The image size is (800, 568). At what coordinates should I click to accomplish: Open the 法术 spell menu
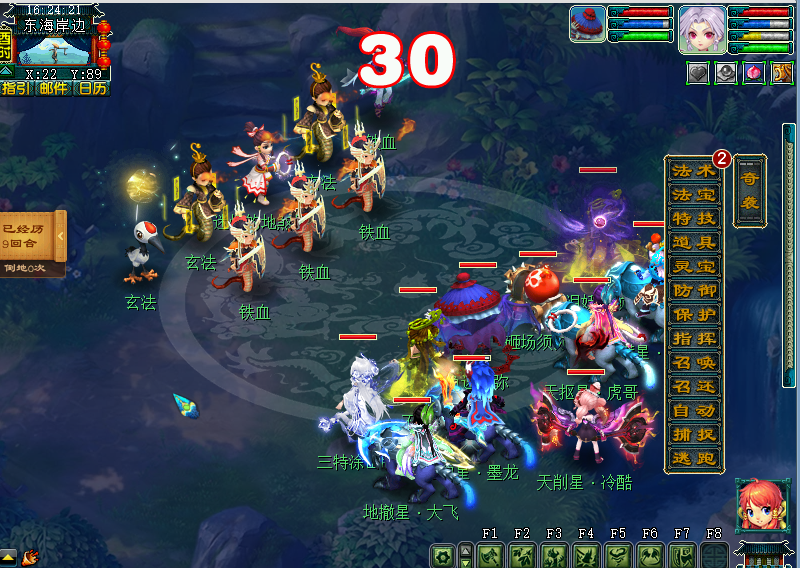(x=694, y=170)
